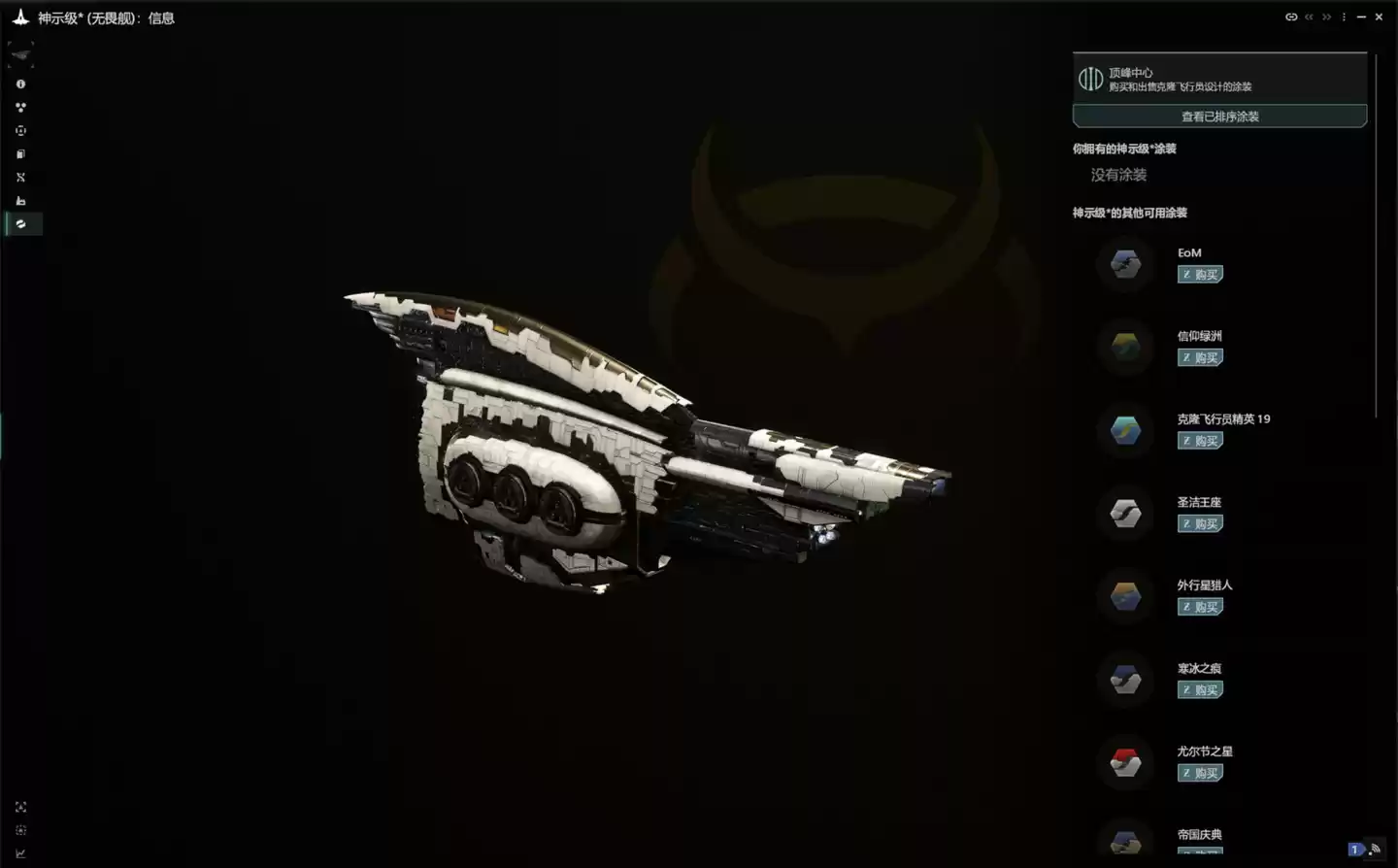
Task: Click the snapshot capture icon at bottom left
Action: click(21, 830)
